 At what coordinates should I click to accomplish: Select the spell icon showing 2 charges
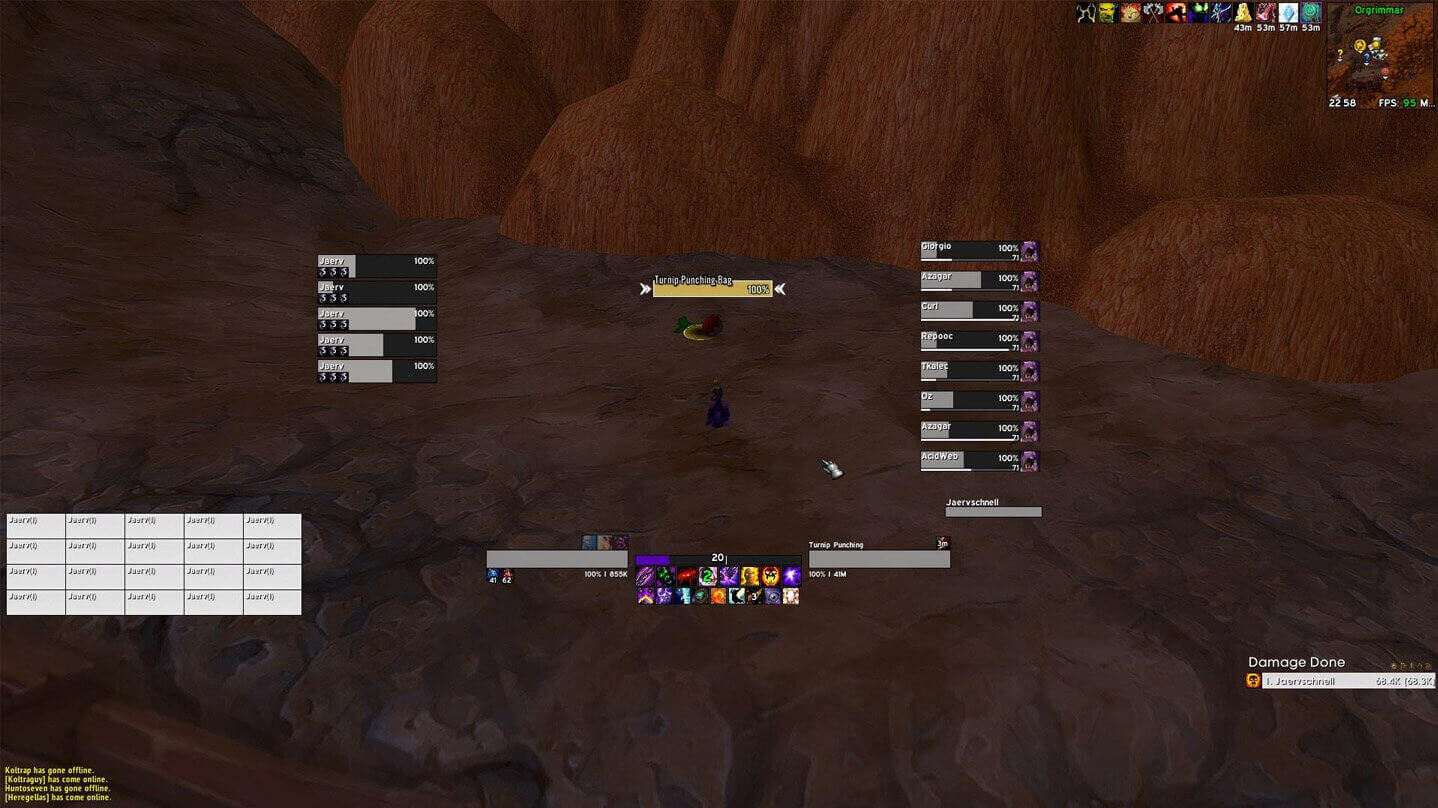[x=708, y=575]
